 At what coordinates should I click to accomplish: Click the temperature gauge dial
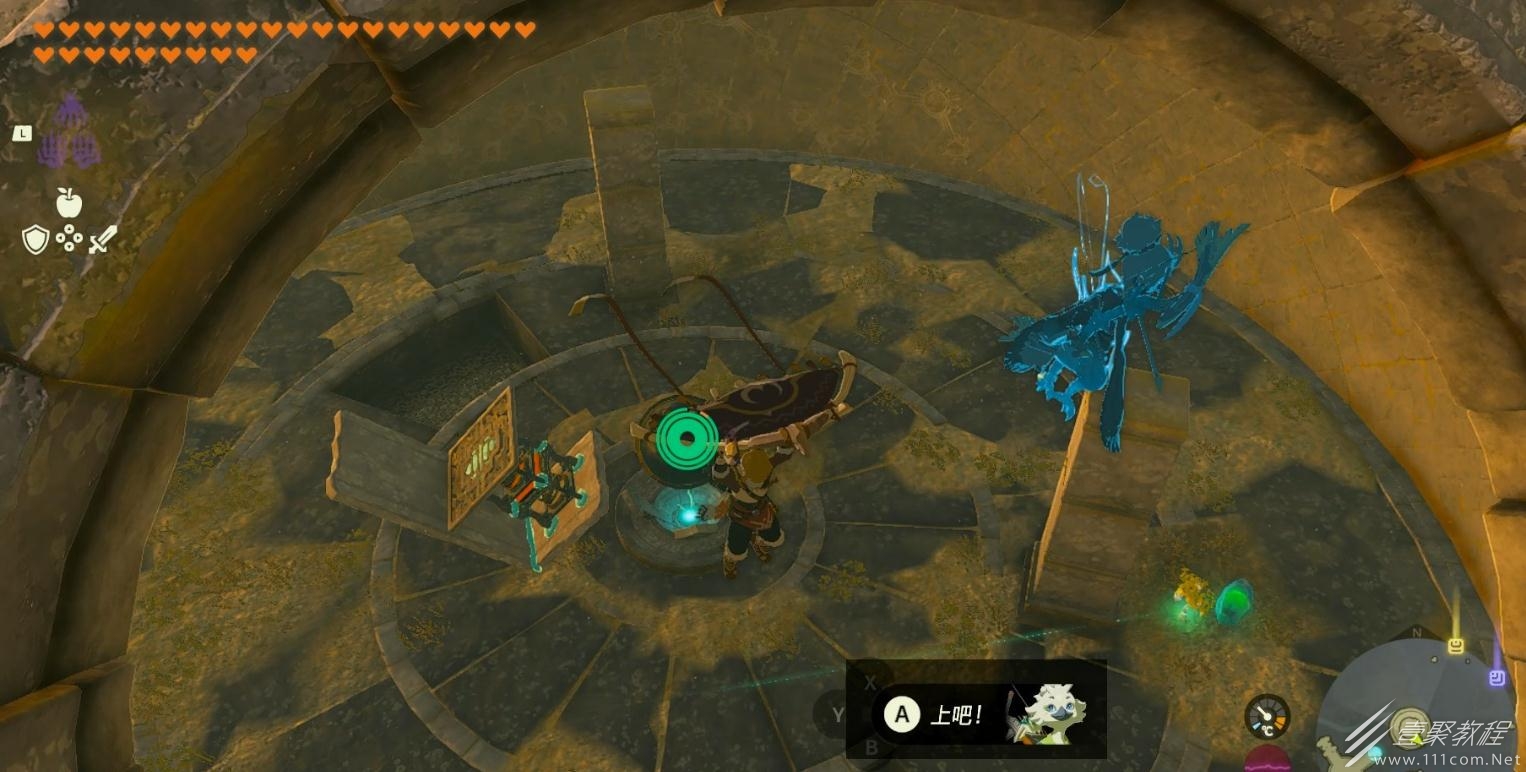click(1267, 716)
